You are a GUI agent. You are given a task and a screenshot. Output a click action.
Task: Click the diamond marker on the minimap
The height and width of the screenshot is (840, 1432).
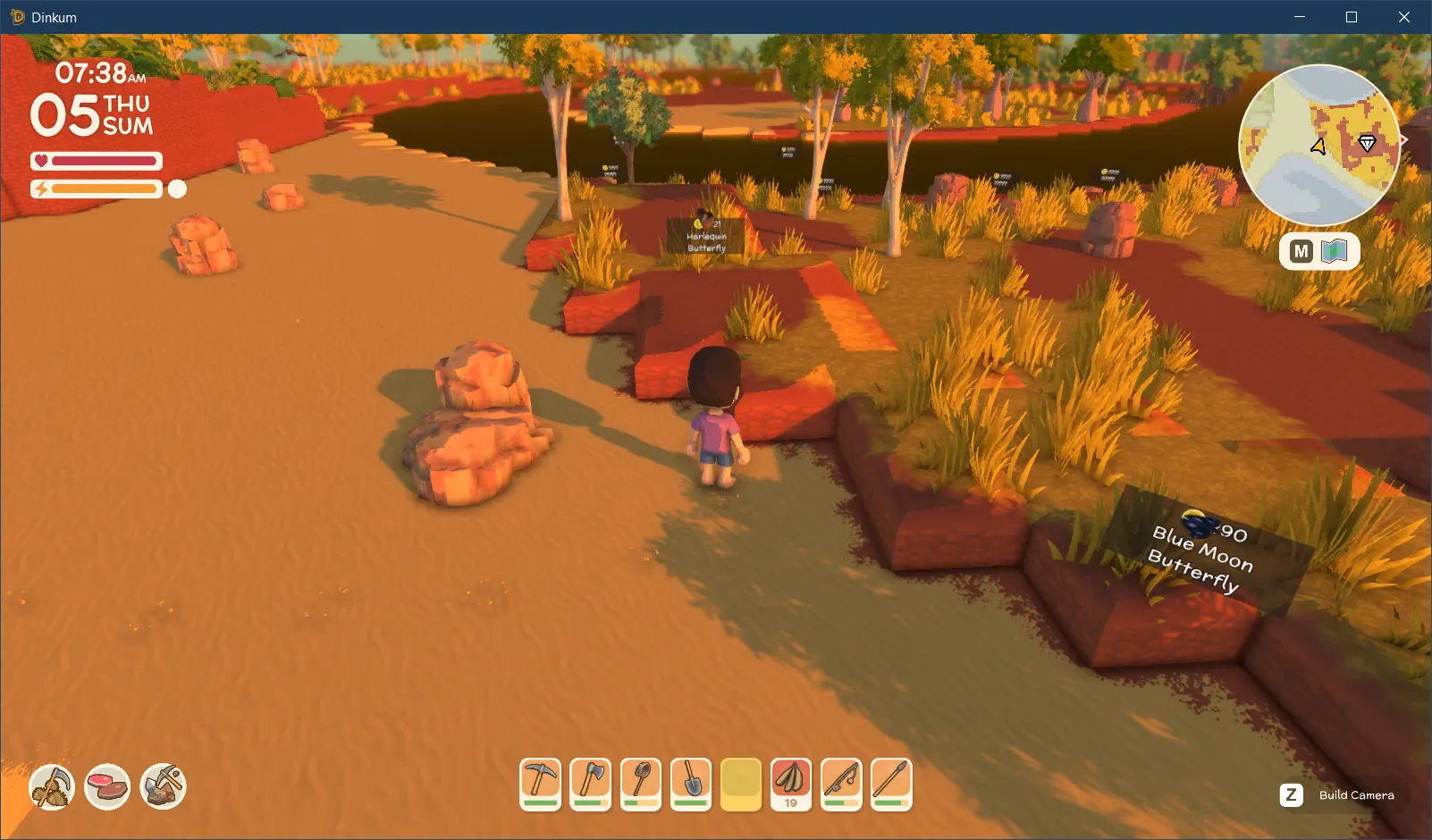[1367, 143]
